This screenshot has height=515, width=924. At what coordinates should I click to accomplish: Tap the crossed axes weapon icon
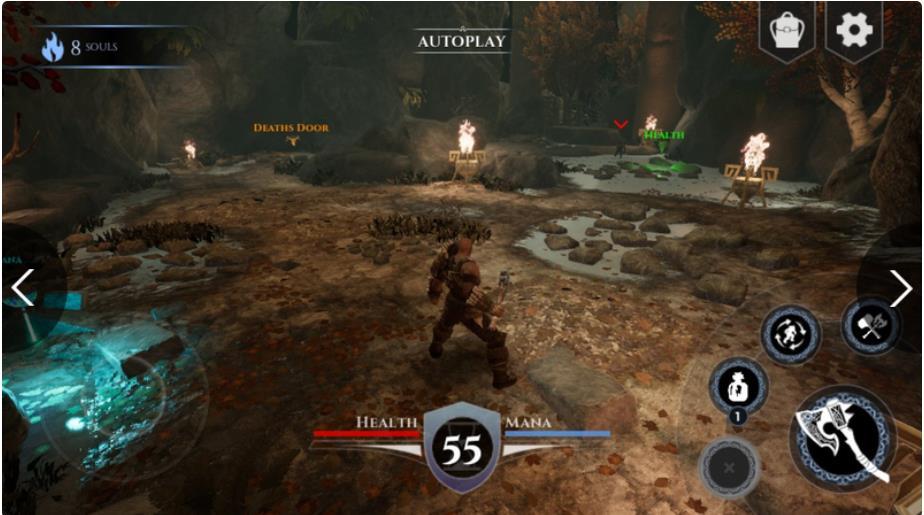(870, 327)
